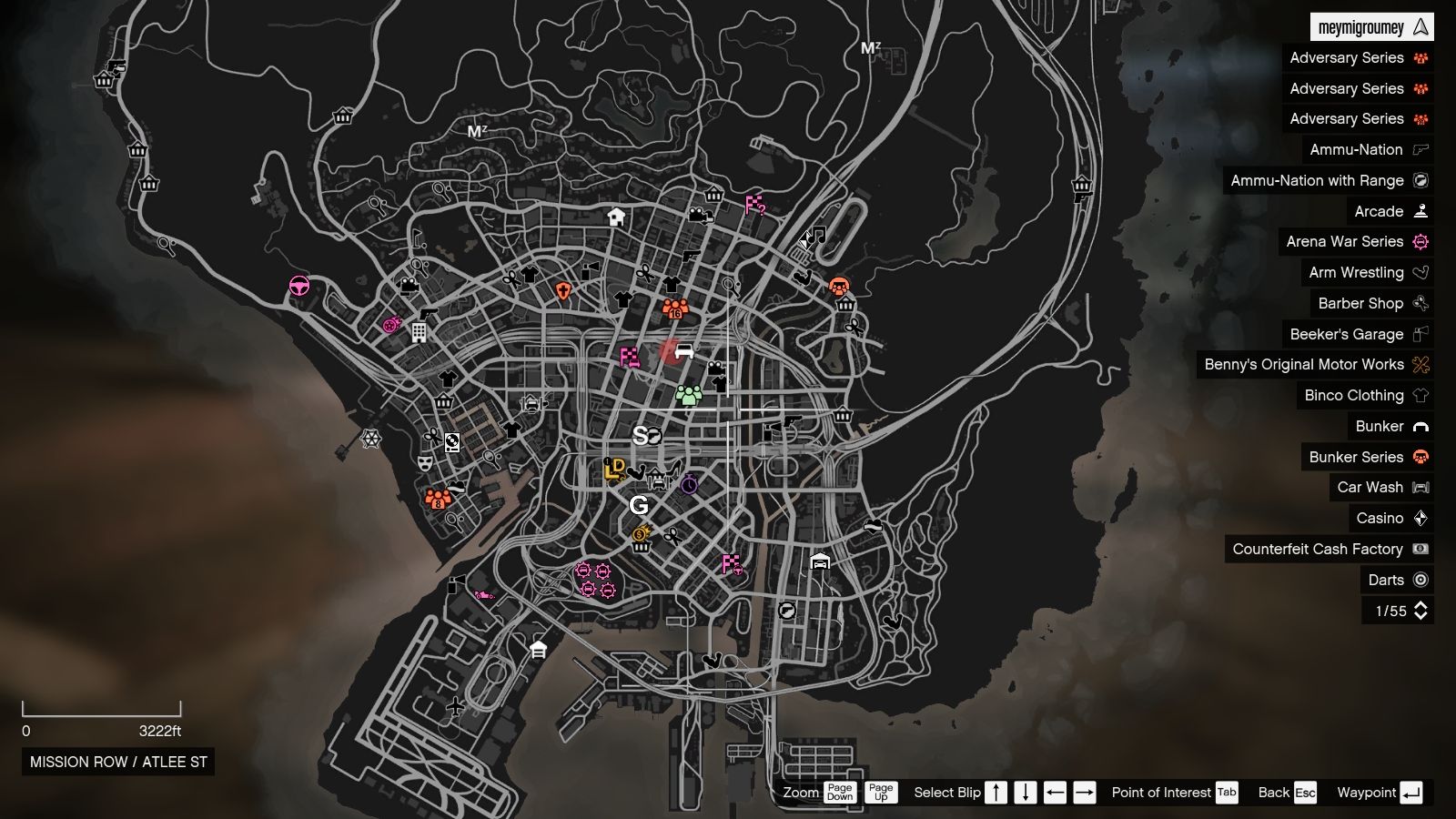
Task: Choose Darts from the legend list
Action: click(1397, 580)
